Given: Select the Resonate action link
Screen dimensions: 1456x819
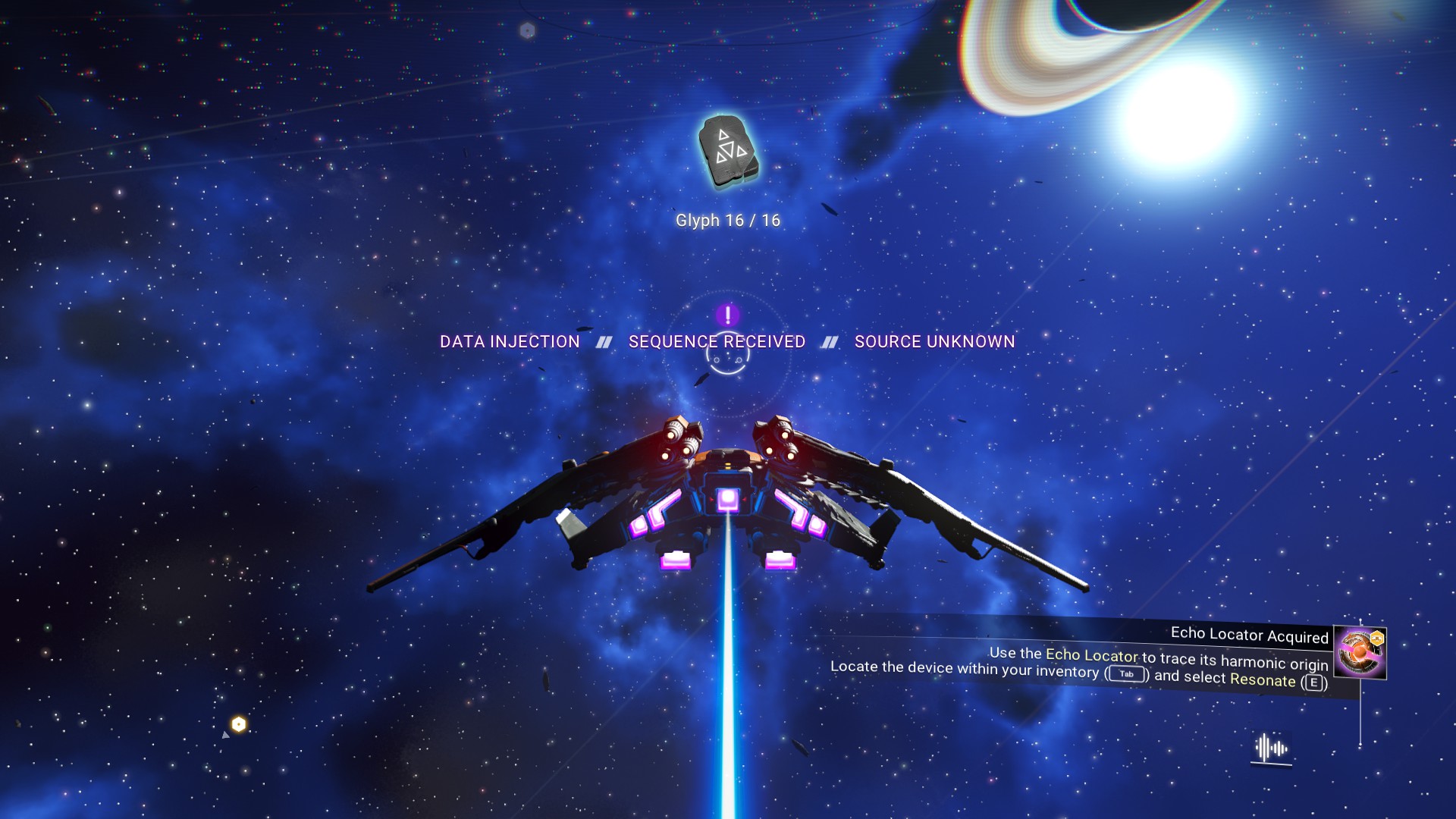Looking at the screenshot, I should click(x=1263, y=681).
